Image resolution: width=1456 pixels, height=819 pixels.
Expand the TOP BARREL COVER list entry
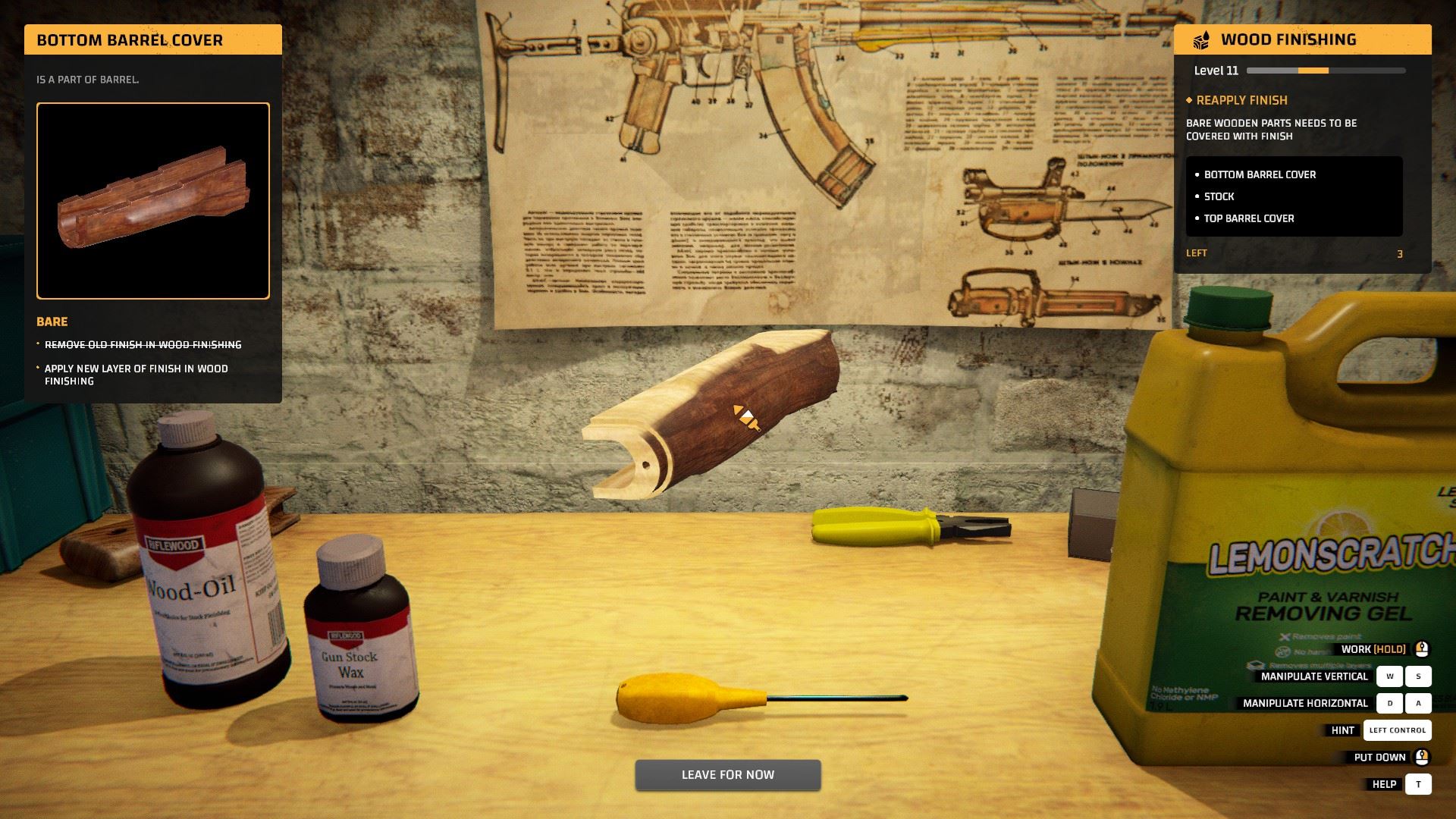(1248, 218)
